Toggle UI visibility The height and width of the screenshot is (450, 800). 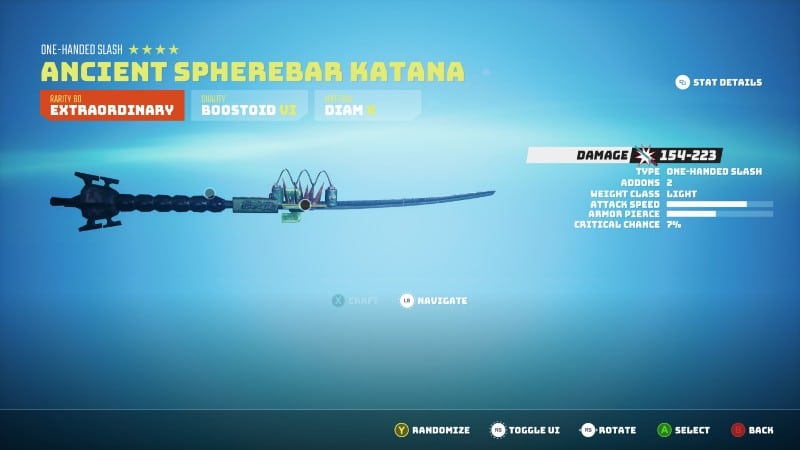coord(524,430)
